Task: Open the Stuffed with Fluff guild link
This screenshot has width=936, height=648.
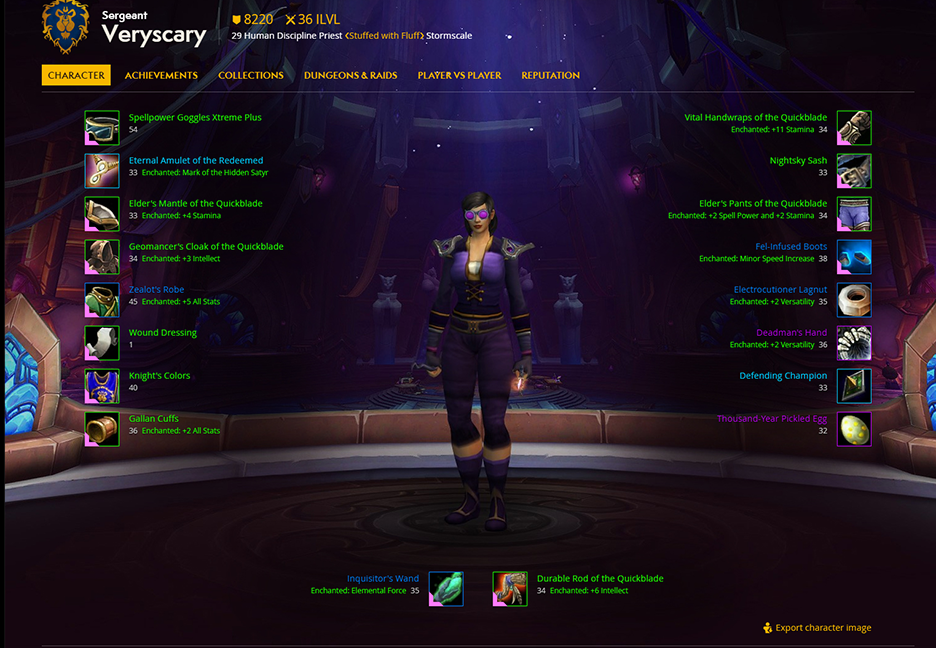Action: point(384,36)
